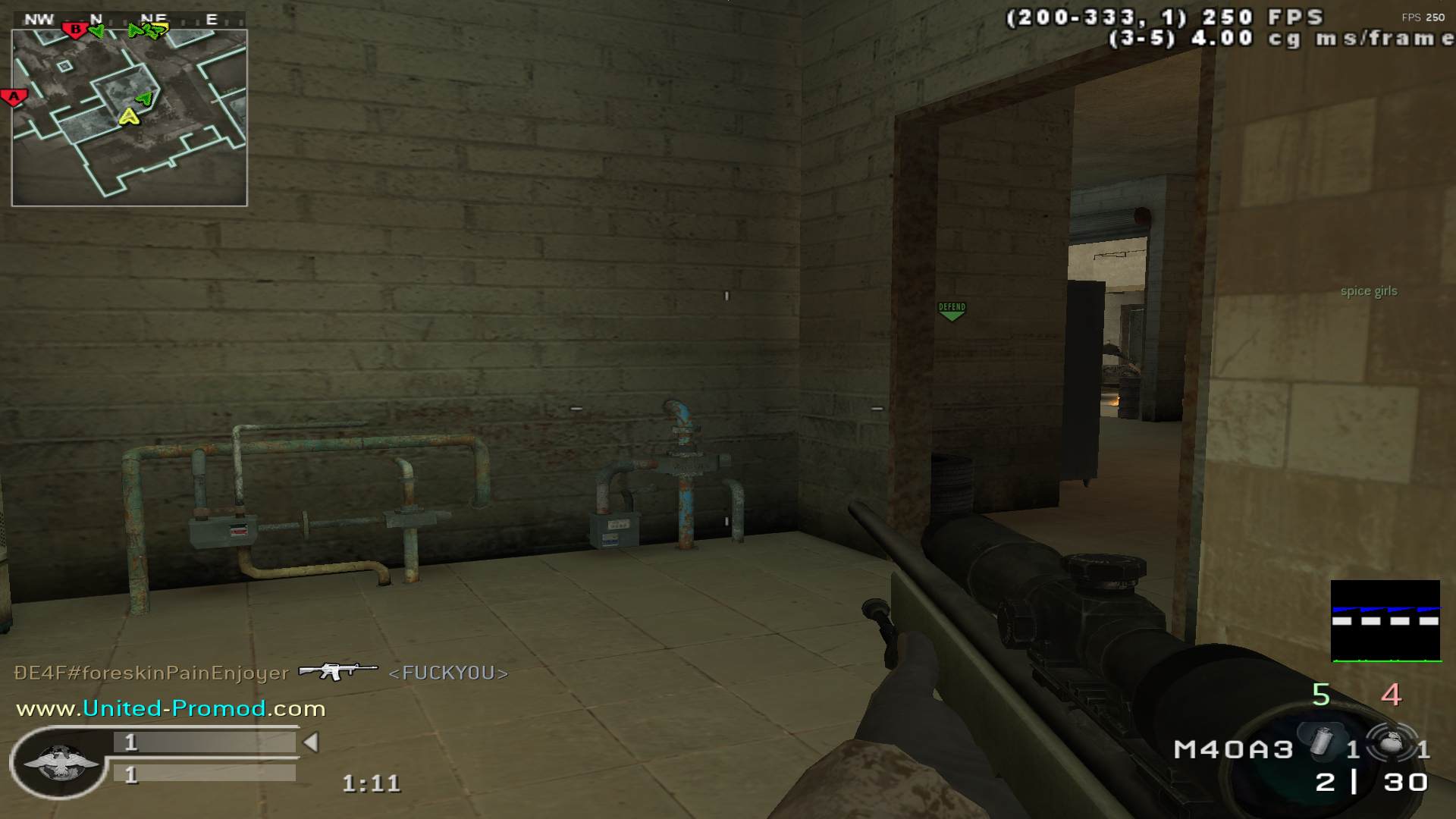Click the yellow player arrow on minimap

pyautogui.click(x=129, y=116)
